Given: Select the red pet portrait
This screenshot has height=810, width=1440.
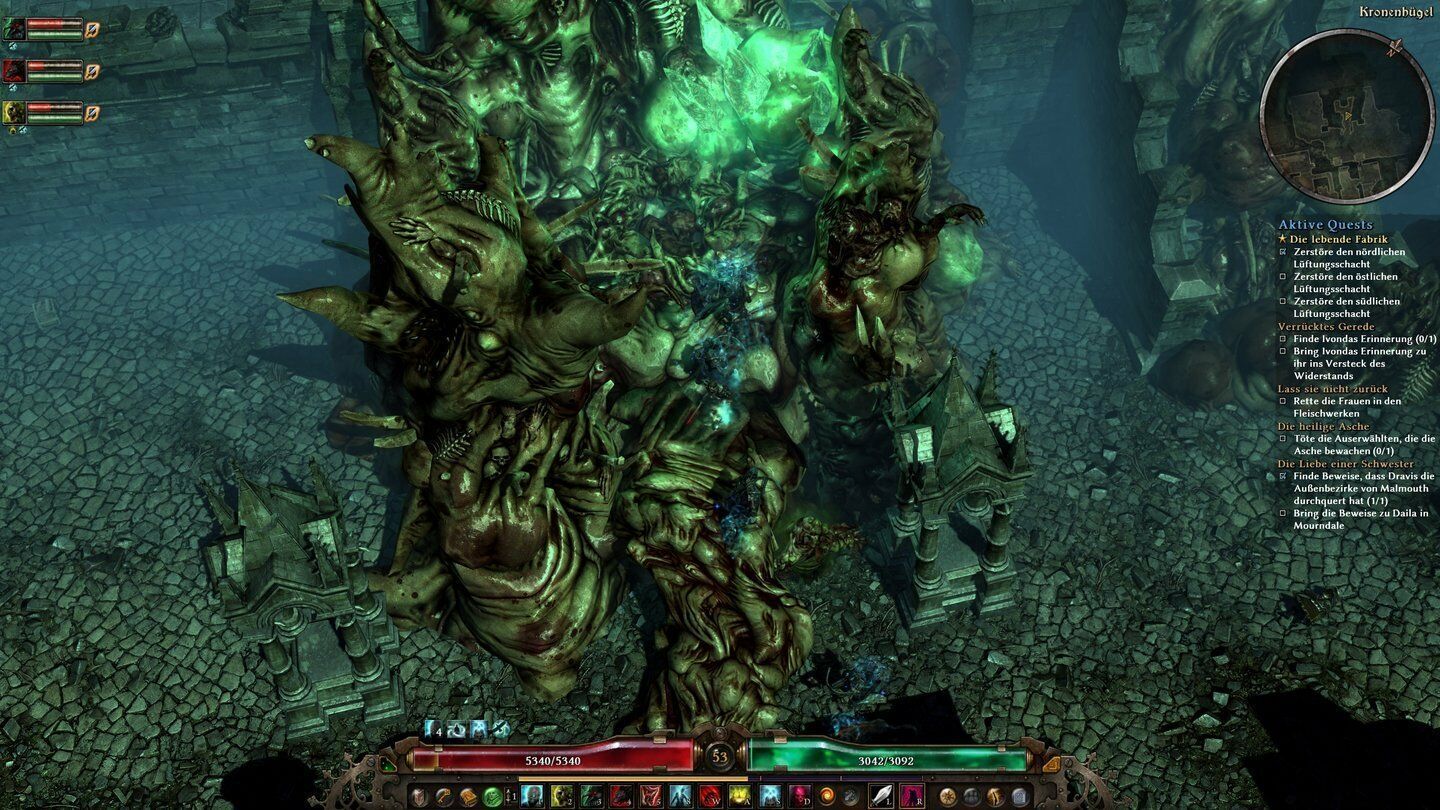Looking at the screenshot, I should click(x=14, y=70).
